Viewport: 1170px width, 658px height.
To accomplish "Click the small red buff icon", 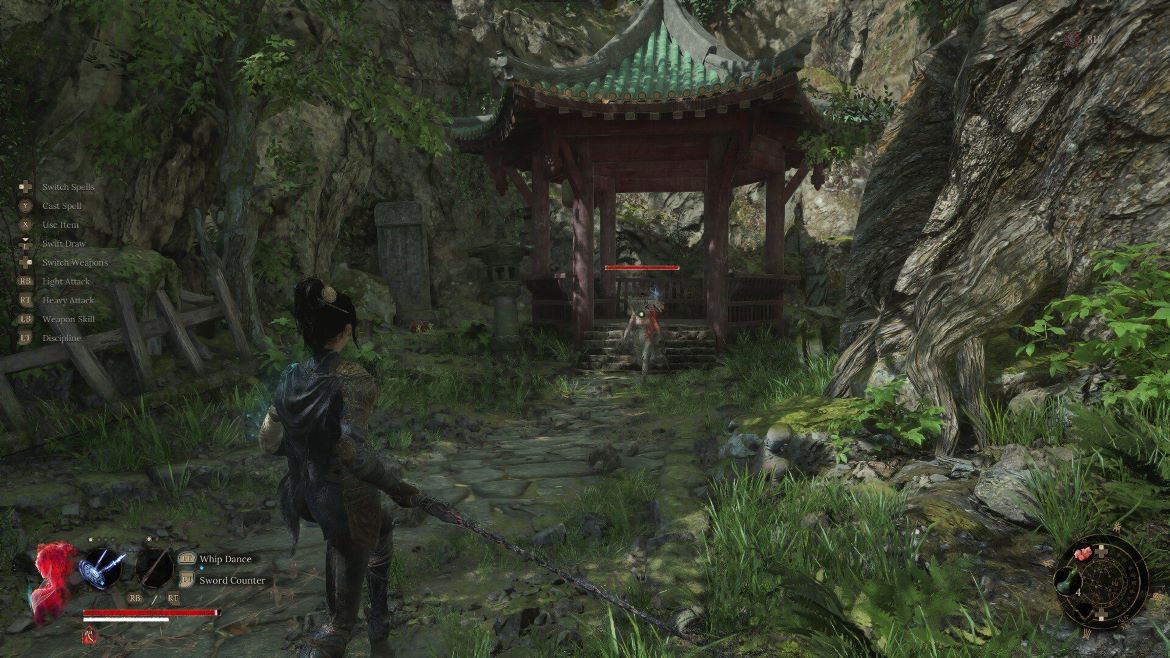I will pyautogui.click(x=89, y=635).
